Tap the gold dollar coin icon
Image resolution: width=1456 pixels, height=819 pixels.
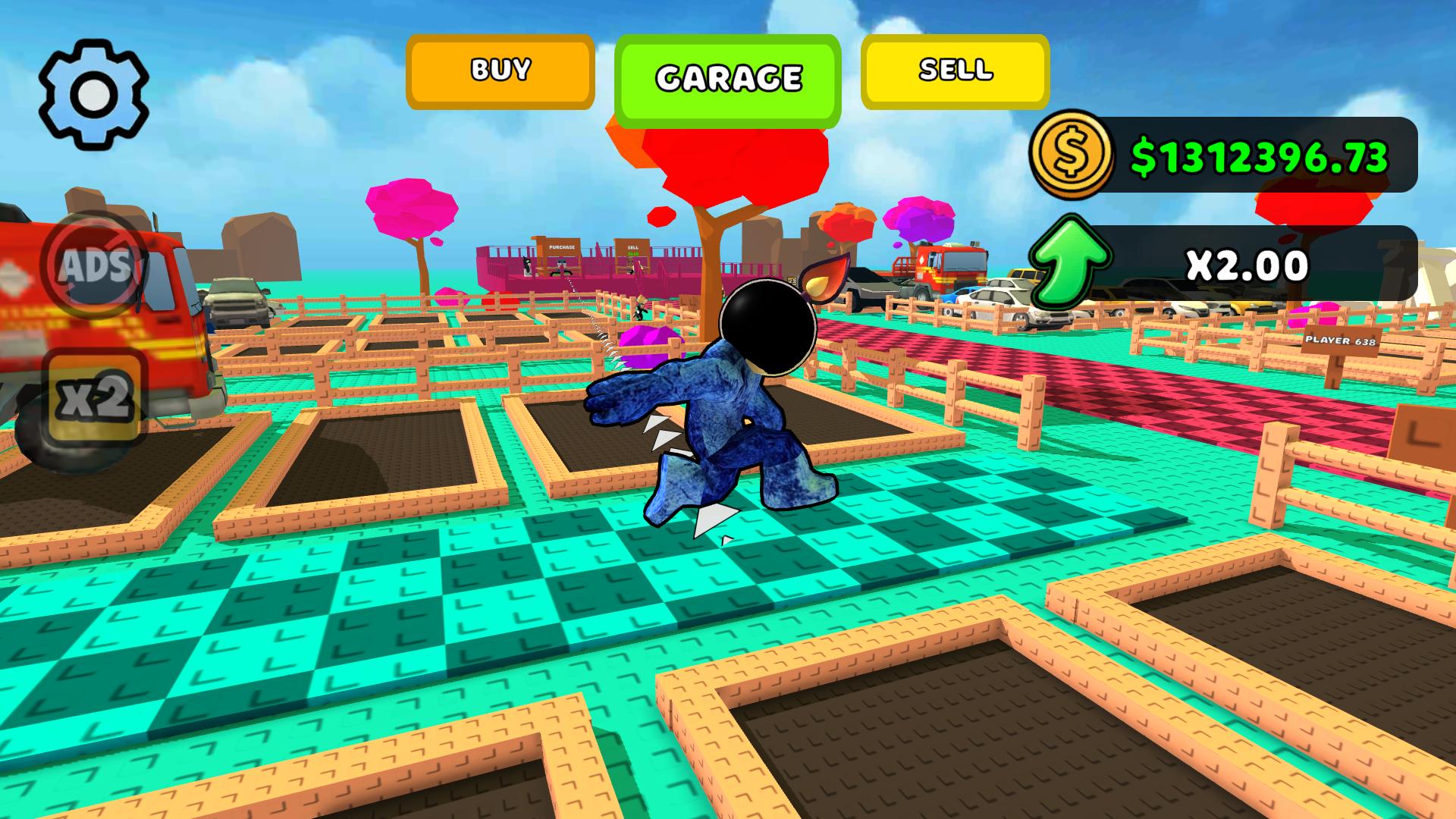coord(1073,155)
